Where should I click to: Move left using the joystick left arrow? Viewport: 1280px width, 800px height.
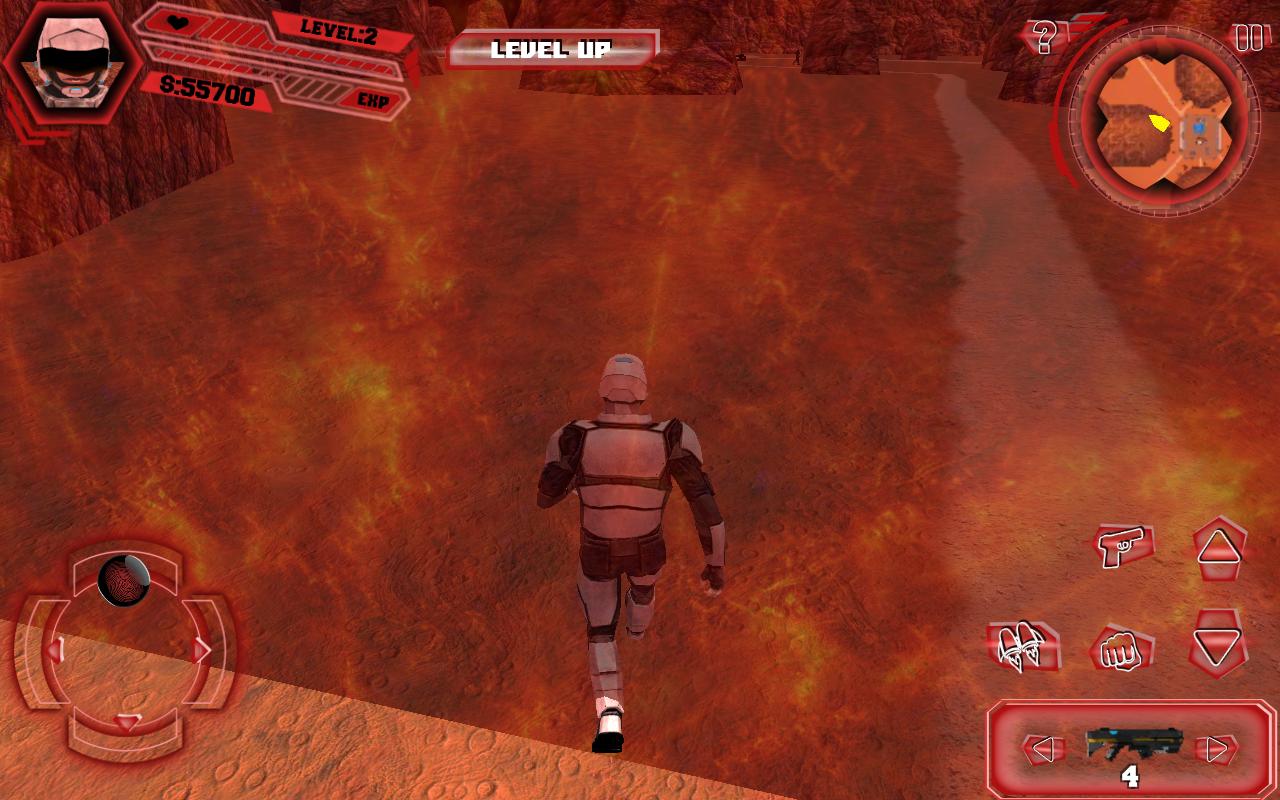[54, 651]
